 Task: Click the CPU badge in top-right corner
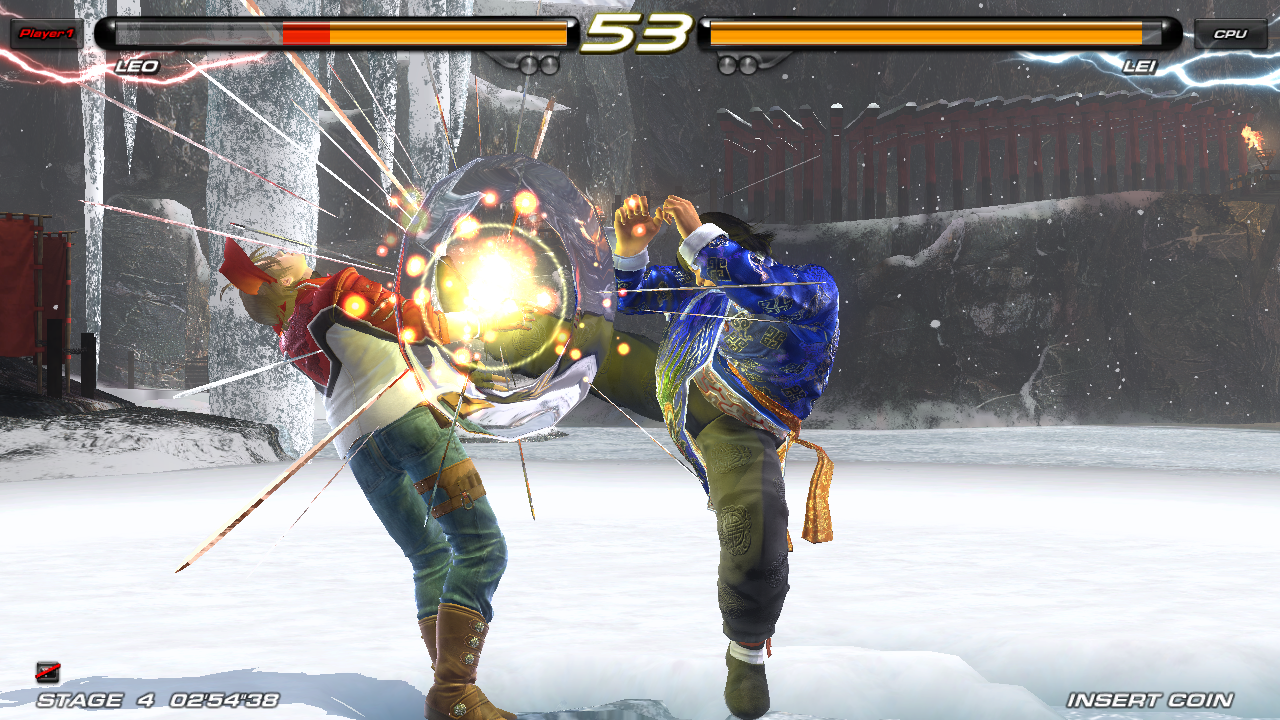tap(1230, 33)
